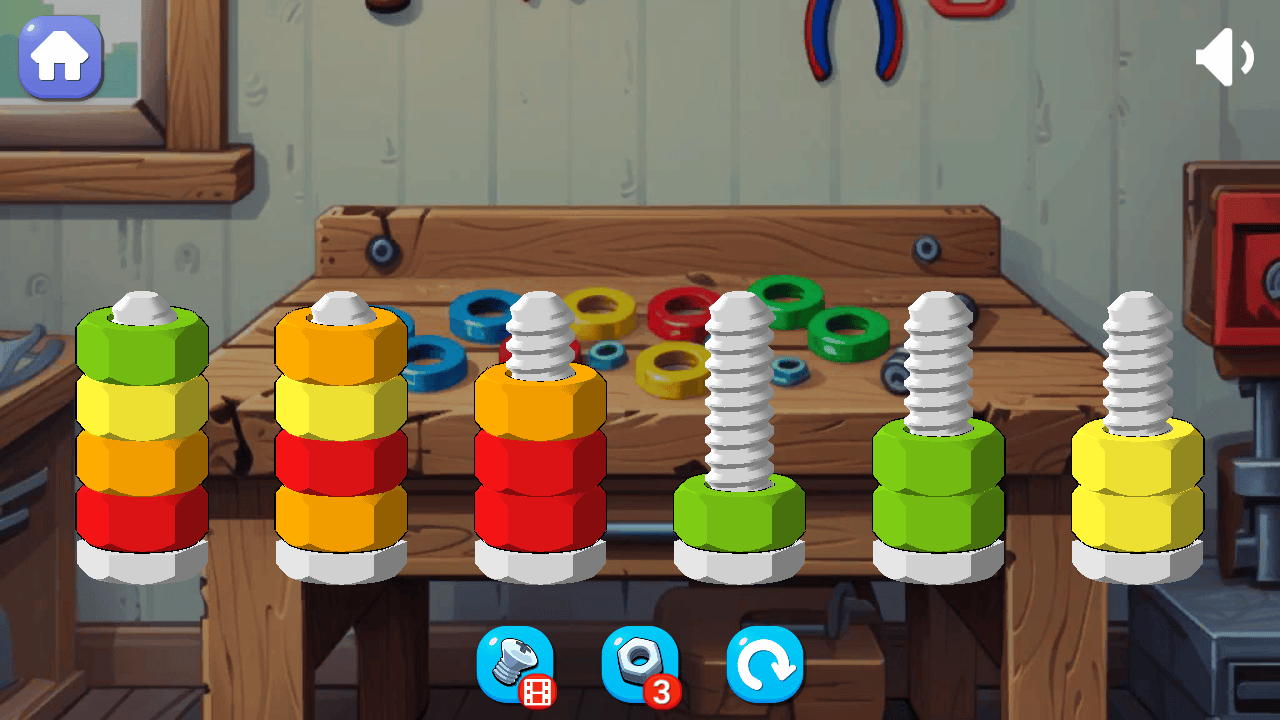Toggle the speaker audio icon off
This screenshot has height=720, width=1280.
[x=1224, y=55]
